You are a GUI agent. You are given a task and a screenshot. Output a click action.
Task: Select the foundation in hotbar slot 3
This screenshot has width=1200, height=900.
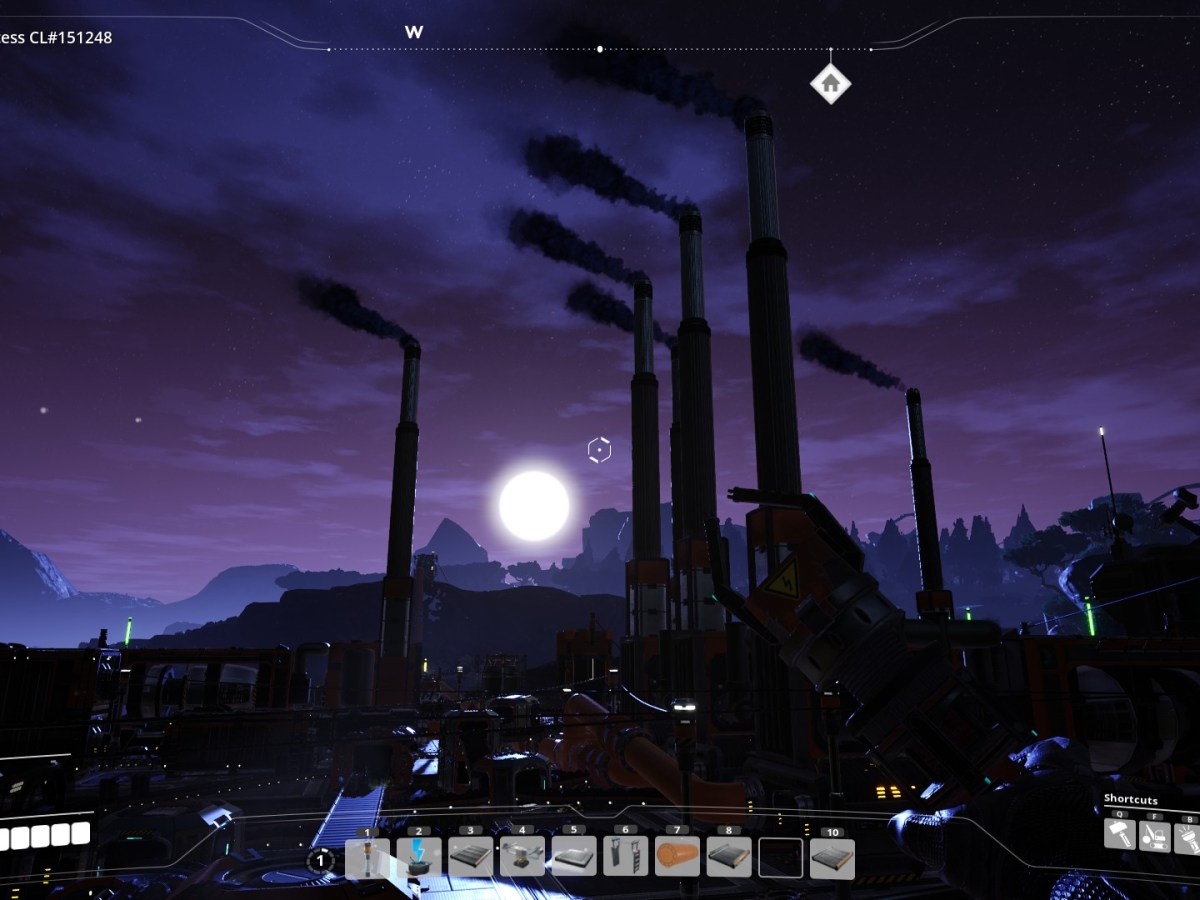(x=471, y=858)
